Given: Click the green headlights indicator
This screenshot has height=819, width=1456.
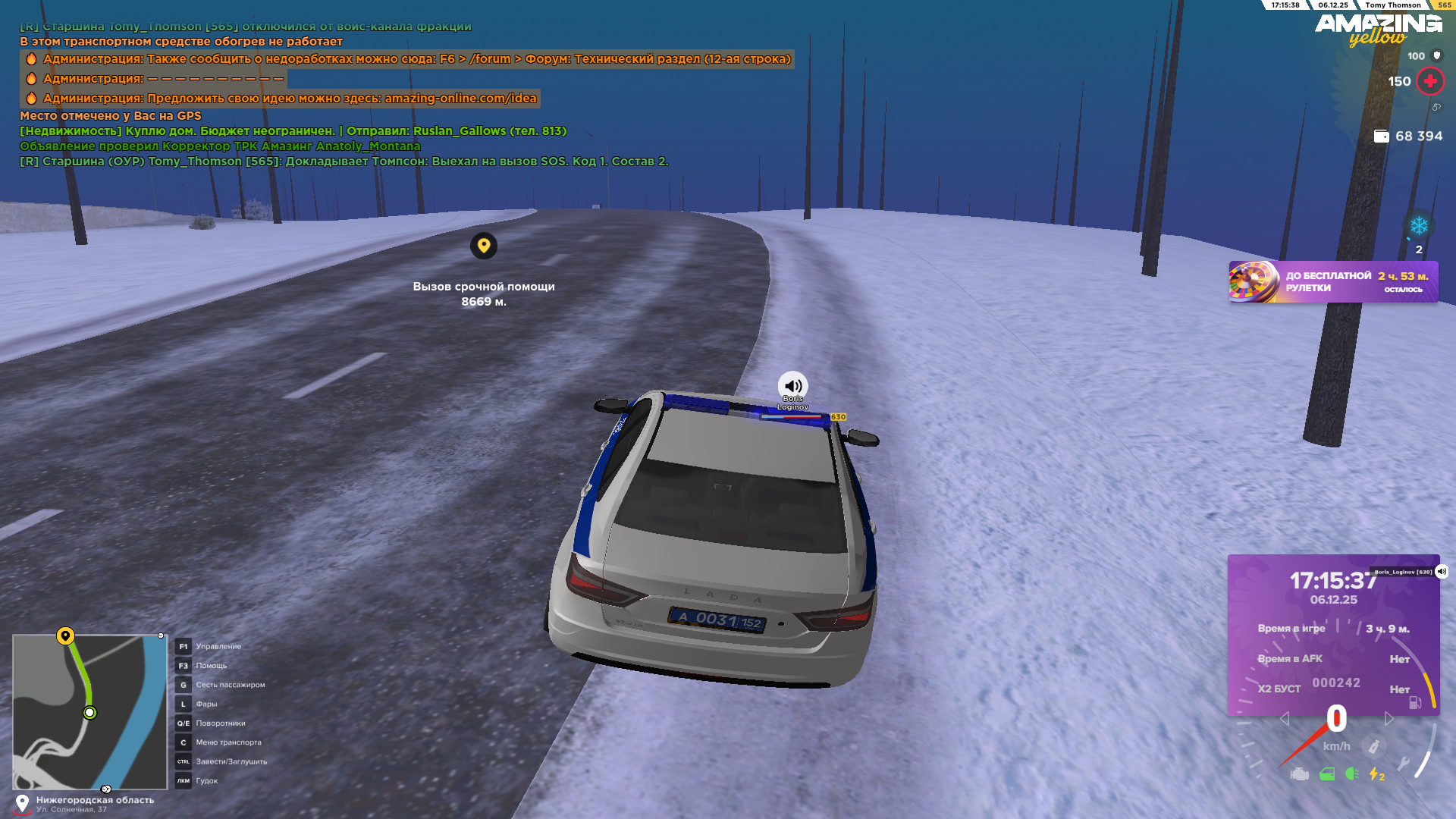Looking at the screenshot, I should coord(1351,774).
